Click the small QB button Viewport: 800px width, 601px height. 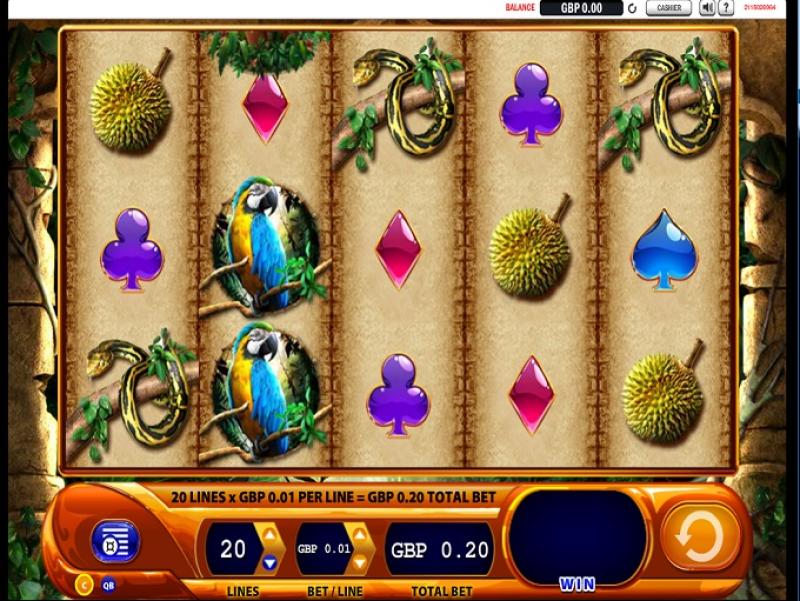[108, 586]
